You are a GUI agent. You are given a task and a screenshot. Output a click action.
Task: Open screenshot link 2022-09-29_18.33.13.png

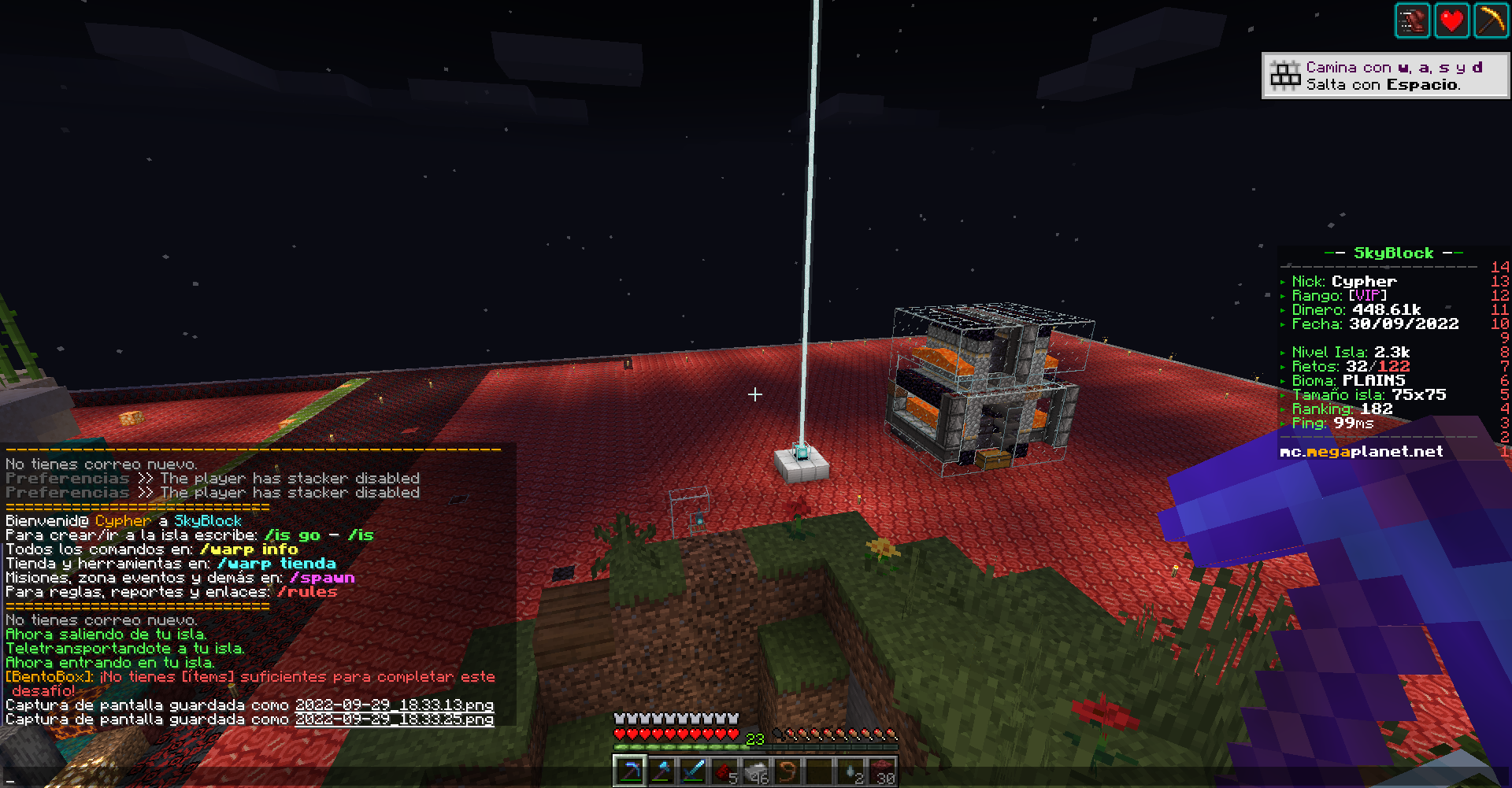394,705
